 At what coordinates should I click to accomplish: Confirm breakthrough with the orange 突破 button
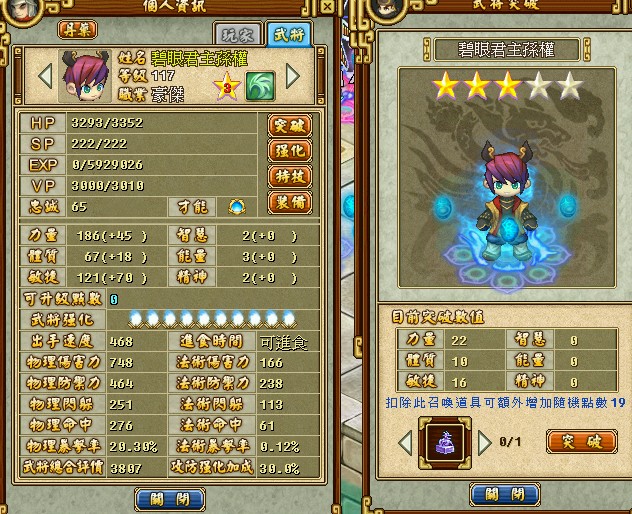tap(581, 441)
